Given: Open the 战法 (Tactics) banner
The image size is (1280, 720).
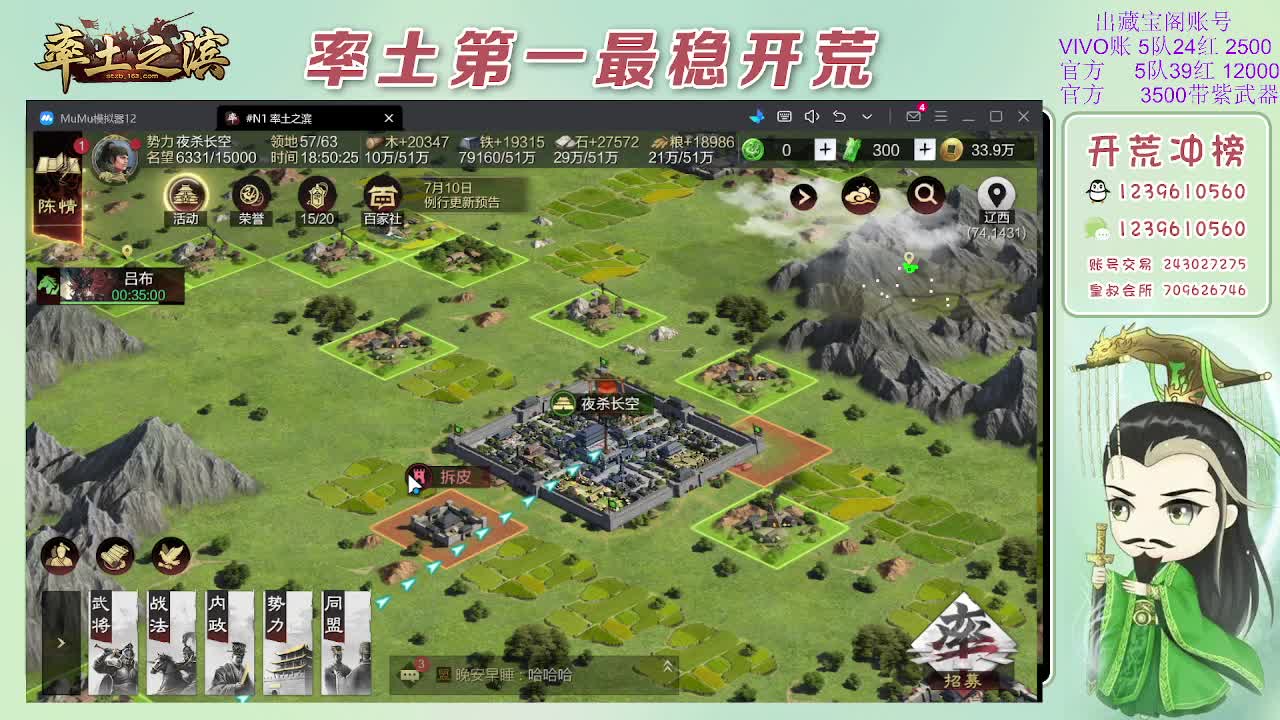Looking at the screenshot, I should click(171, 642).
